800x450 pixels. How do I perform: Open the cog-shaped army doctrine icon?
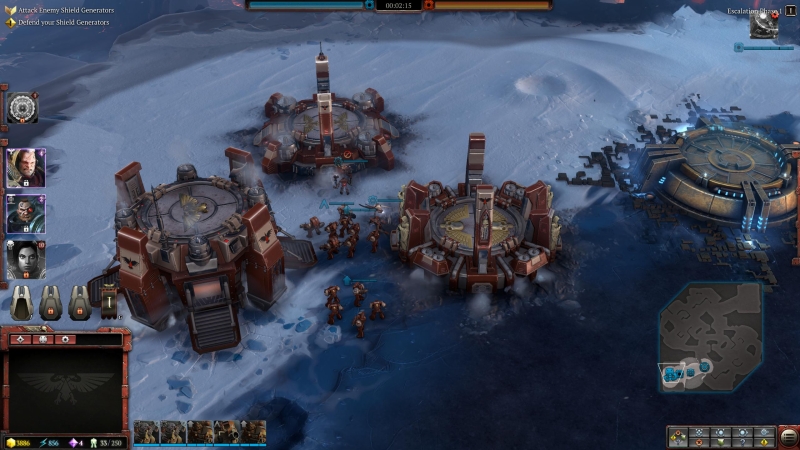22,107
